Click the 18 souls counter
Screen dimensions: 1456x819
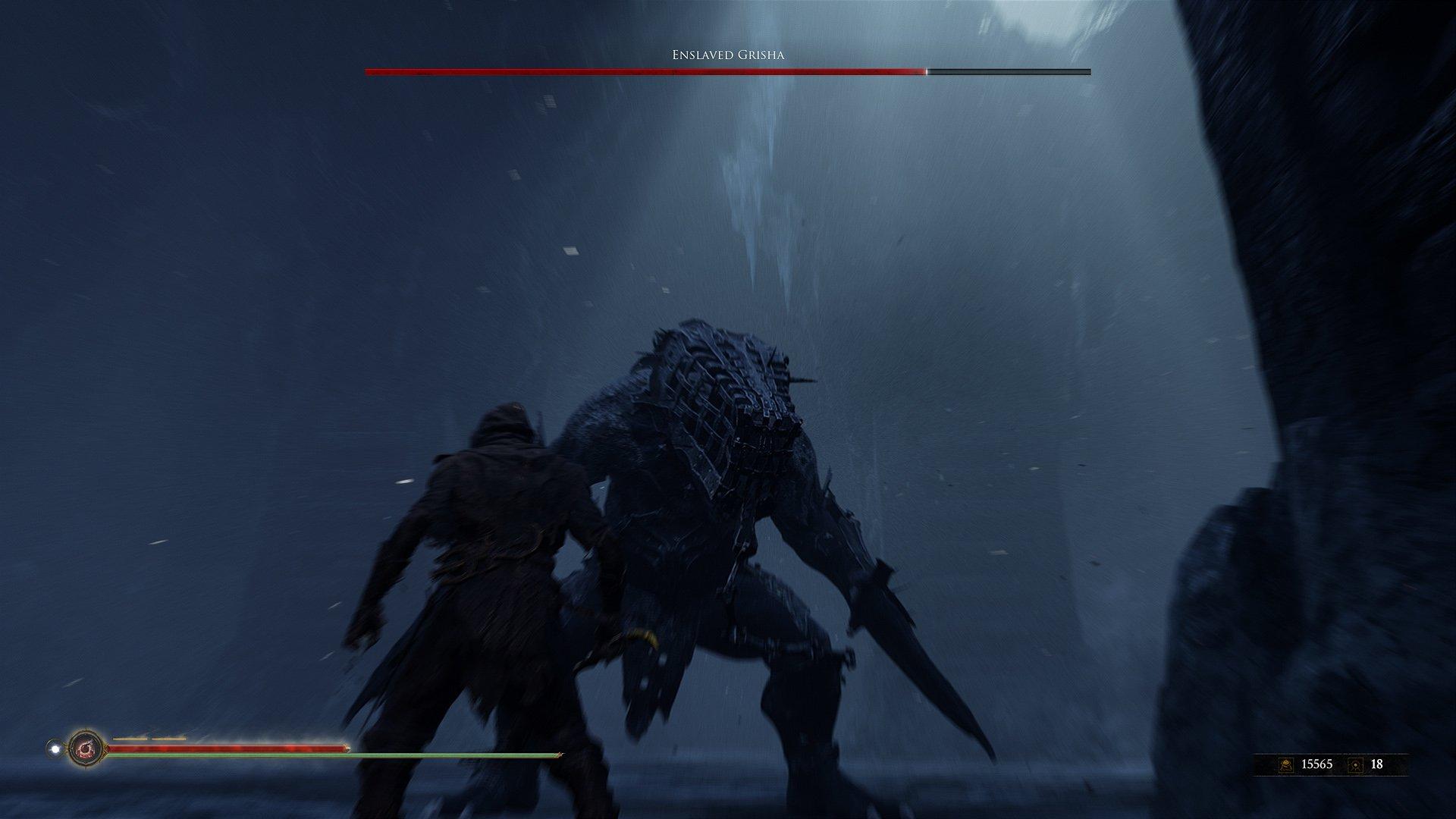[1376, 764]
